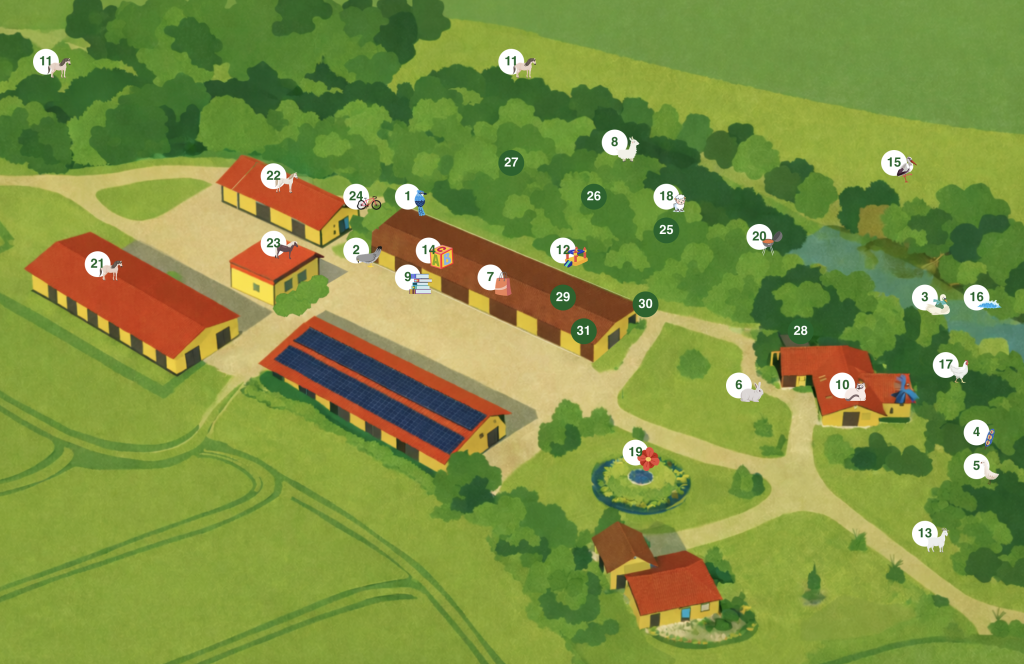Open marker 21 on the long red barn

[97, 265]
